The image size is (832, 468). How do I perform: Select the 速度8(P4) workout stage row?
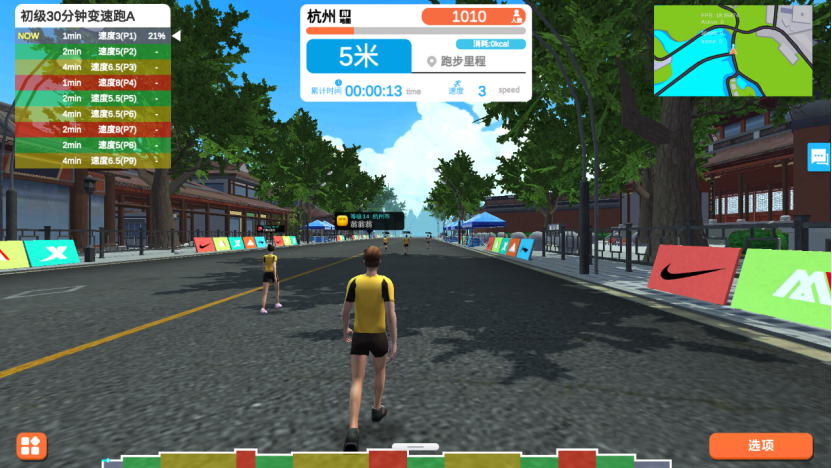coord(92,82)
